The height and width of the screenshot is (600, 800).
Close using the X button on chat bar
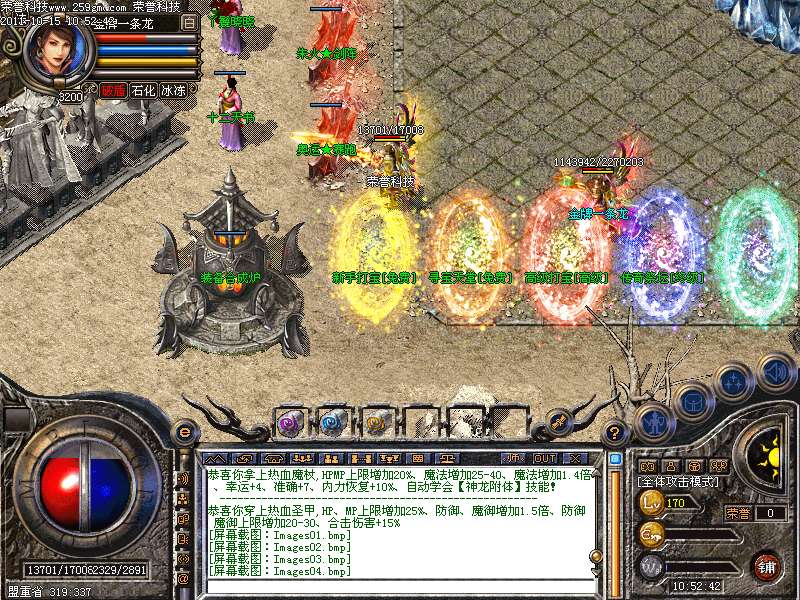575,457
